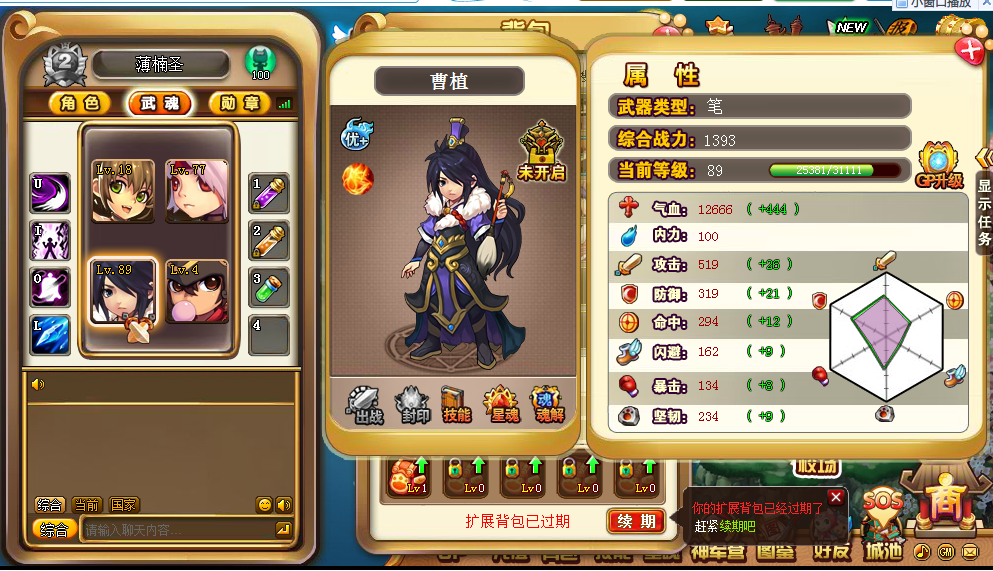Viewport: 993px width, 571px height.
Task: Dismiss the expired backpack notification
Action: pyautogui.click(x=836, y=497)
